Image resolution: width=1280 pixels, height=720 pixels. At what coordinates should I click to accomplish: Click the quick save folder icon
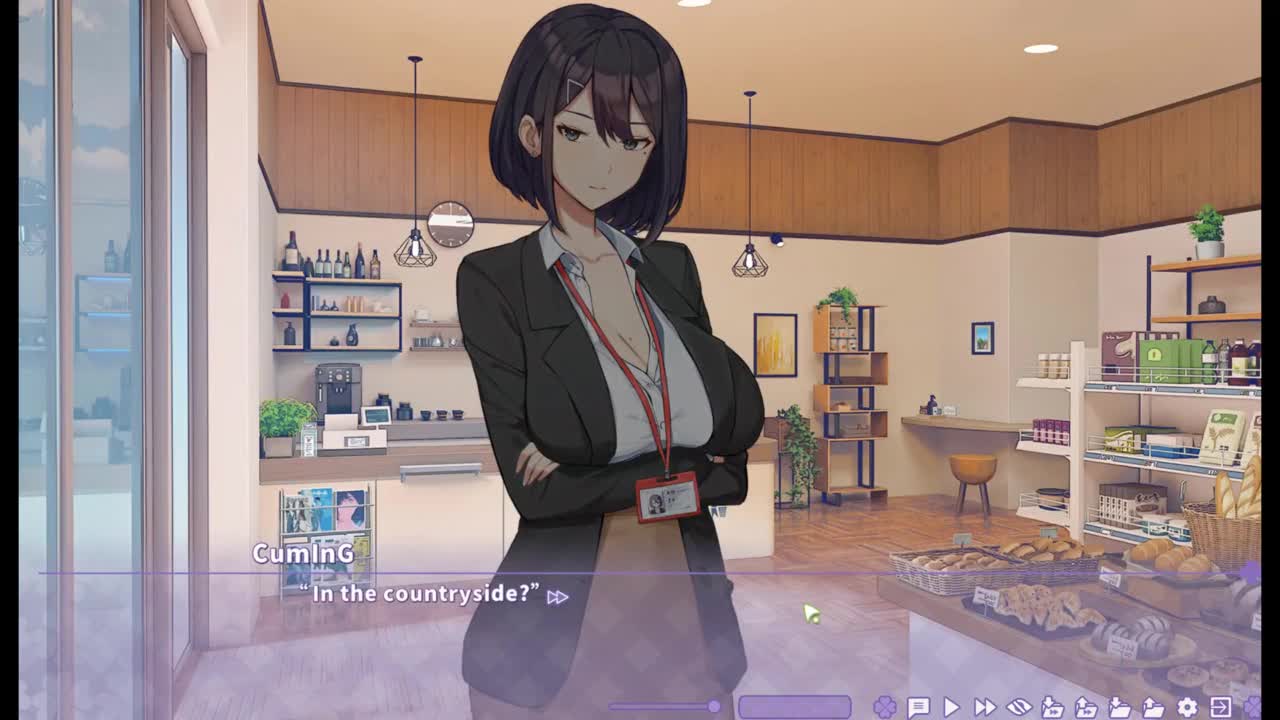(1052, 708)
